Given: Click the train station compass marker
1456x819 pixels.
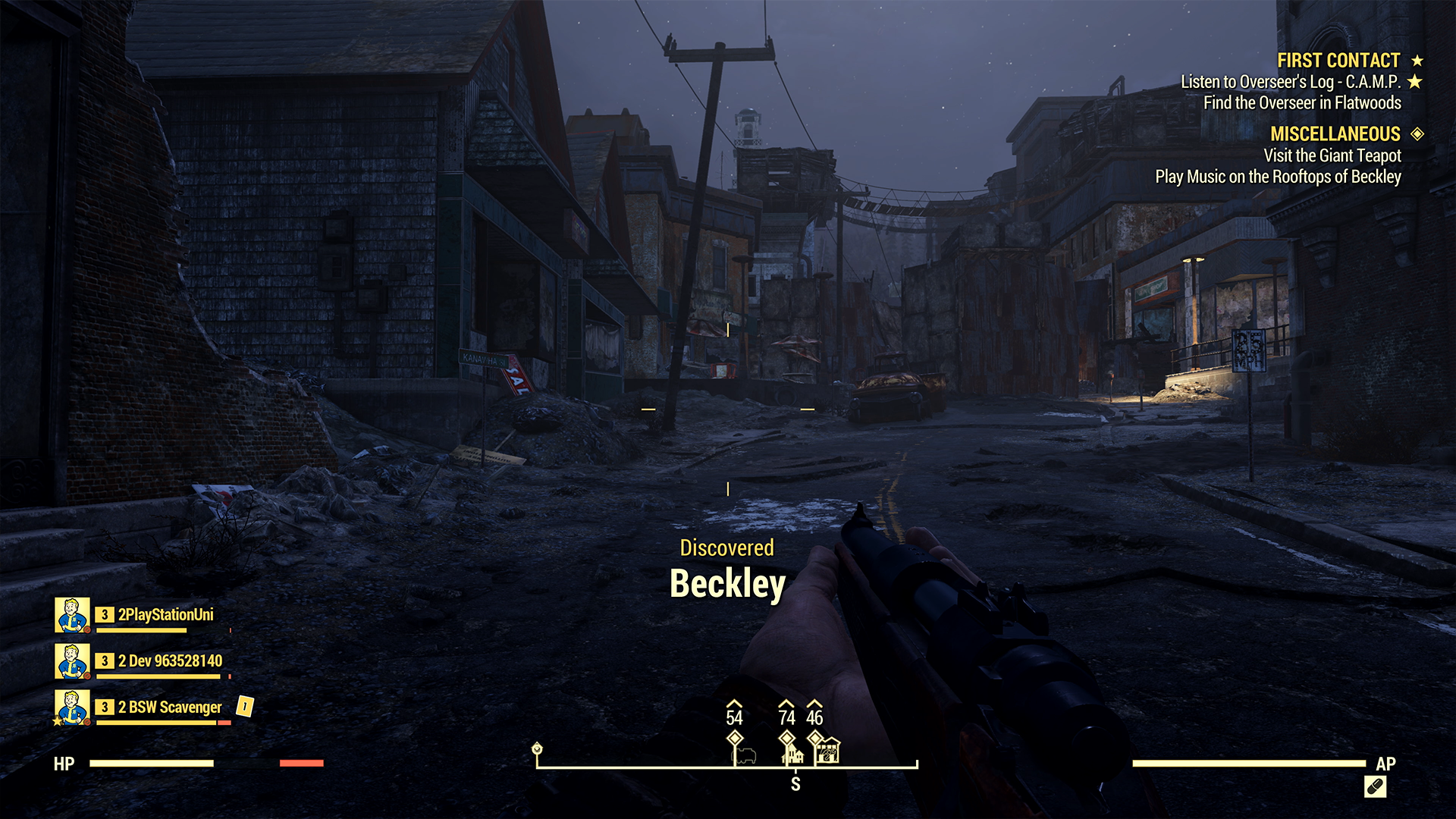Looking at the screenshot, I should (x=744, y=755).
